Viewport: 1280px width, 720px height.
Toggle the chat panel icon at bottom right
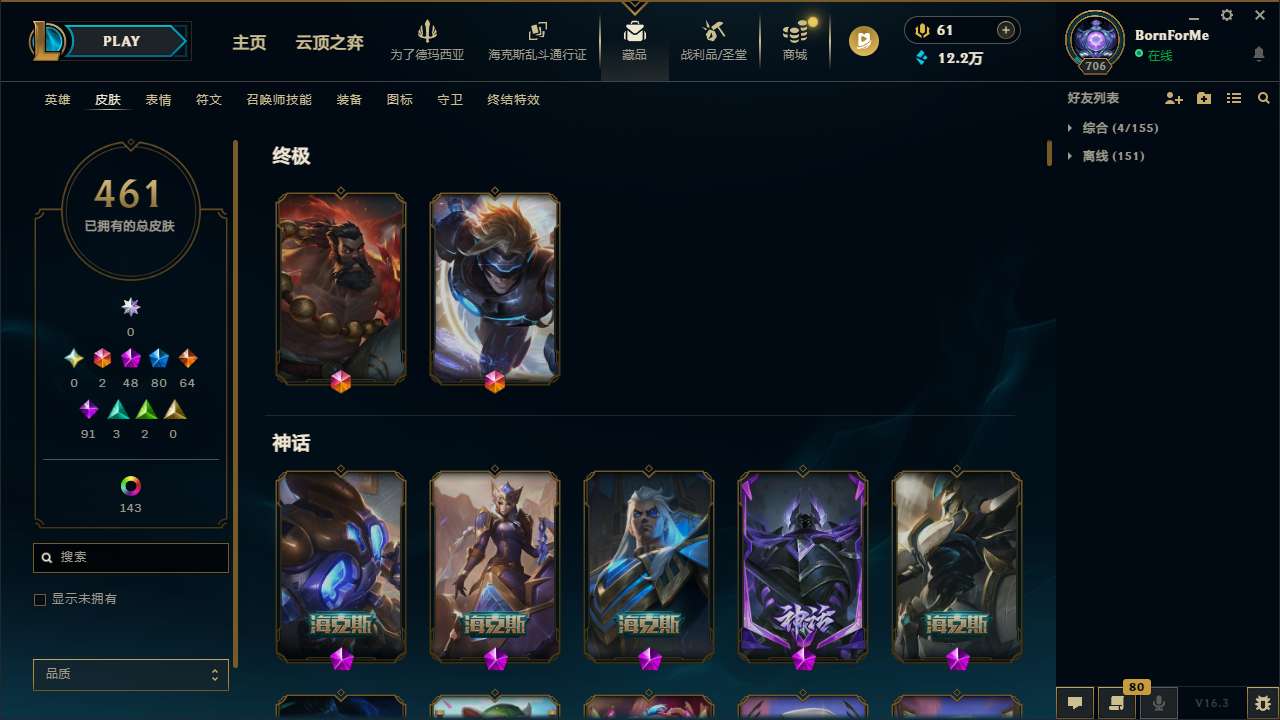(1075, 702)
